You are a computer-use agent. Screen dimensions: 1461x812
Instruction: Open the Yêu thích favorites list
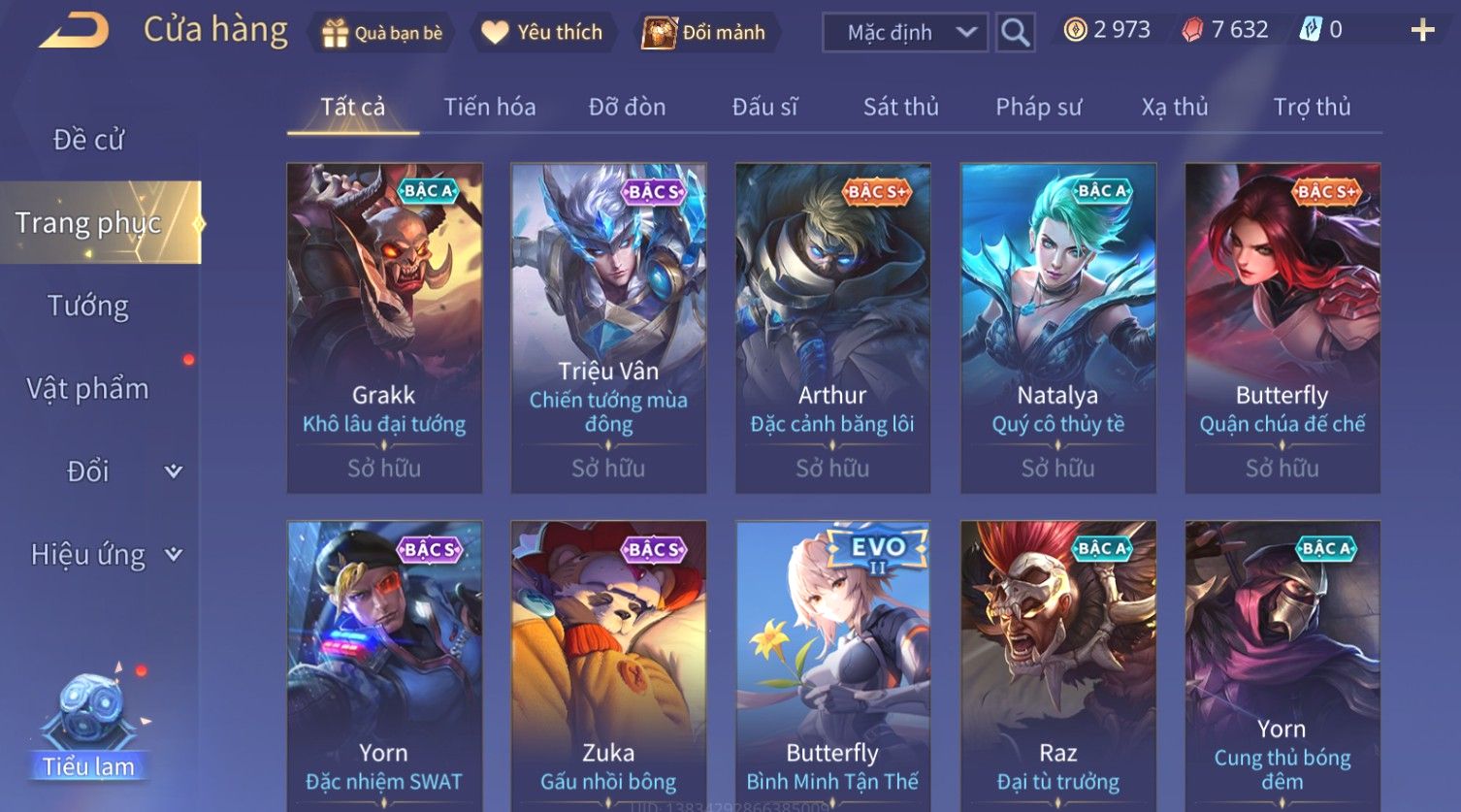(542, 32)
